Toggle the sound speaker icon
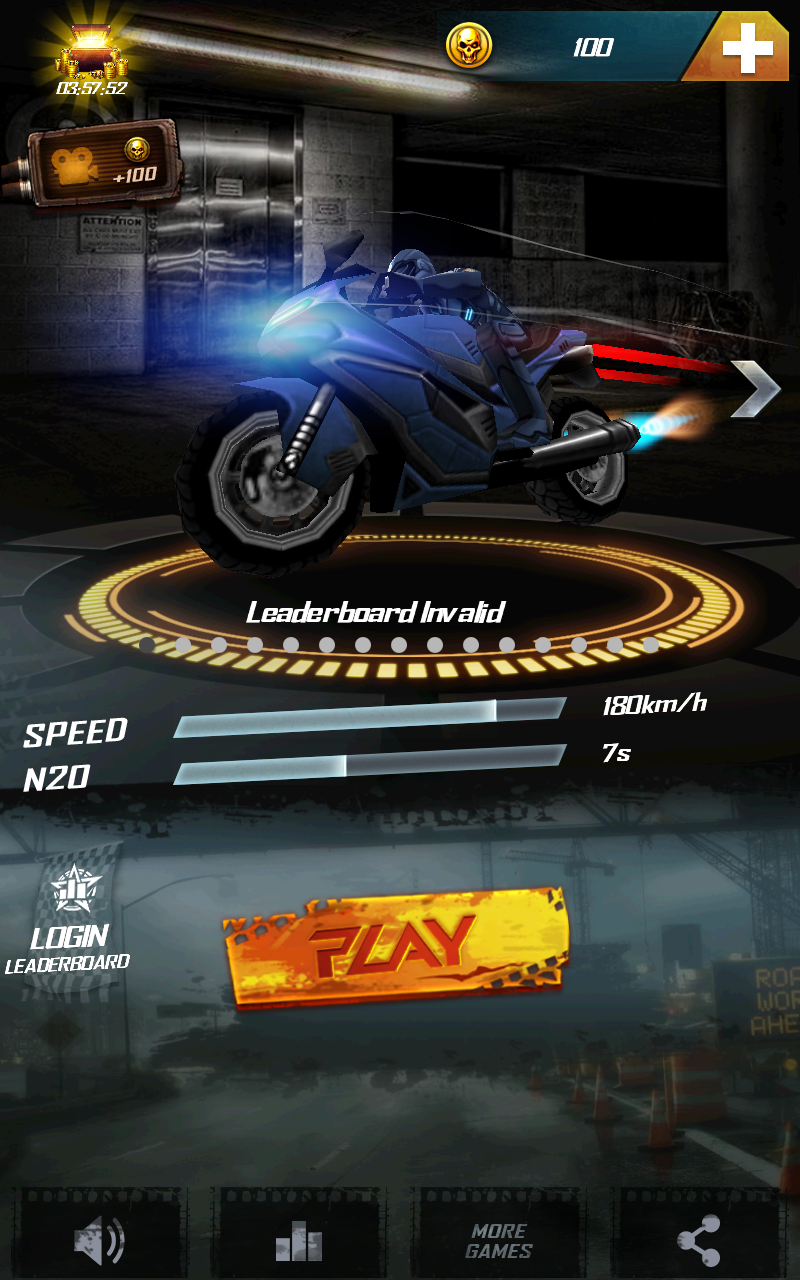Image resolution: width=800 pixels, height=1280 pixels. pyautogui.click(x=99, y=1241)
